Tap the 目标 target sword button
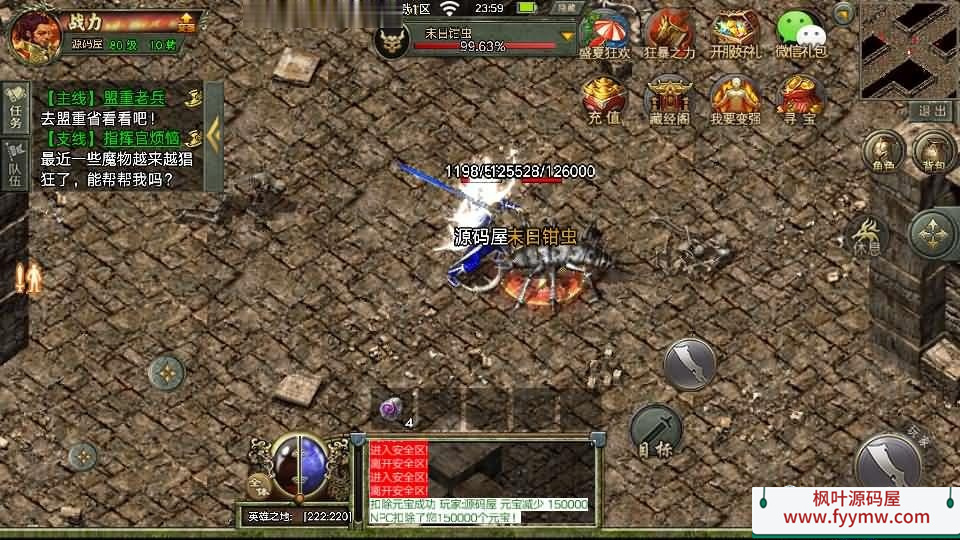The image size is (960, 540). pyautogui.click(x=656, y=432)
